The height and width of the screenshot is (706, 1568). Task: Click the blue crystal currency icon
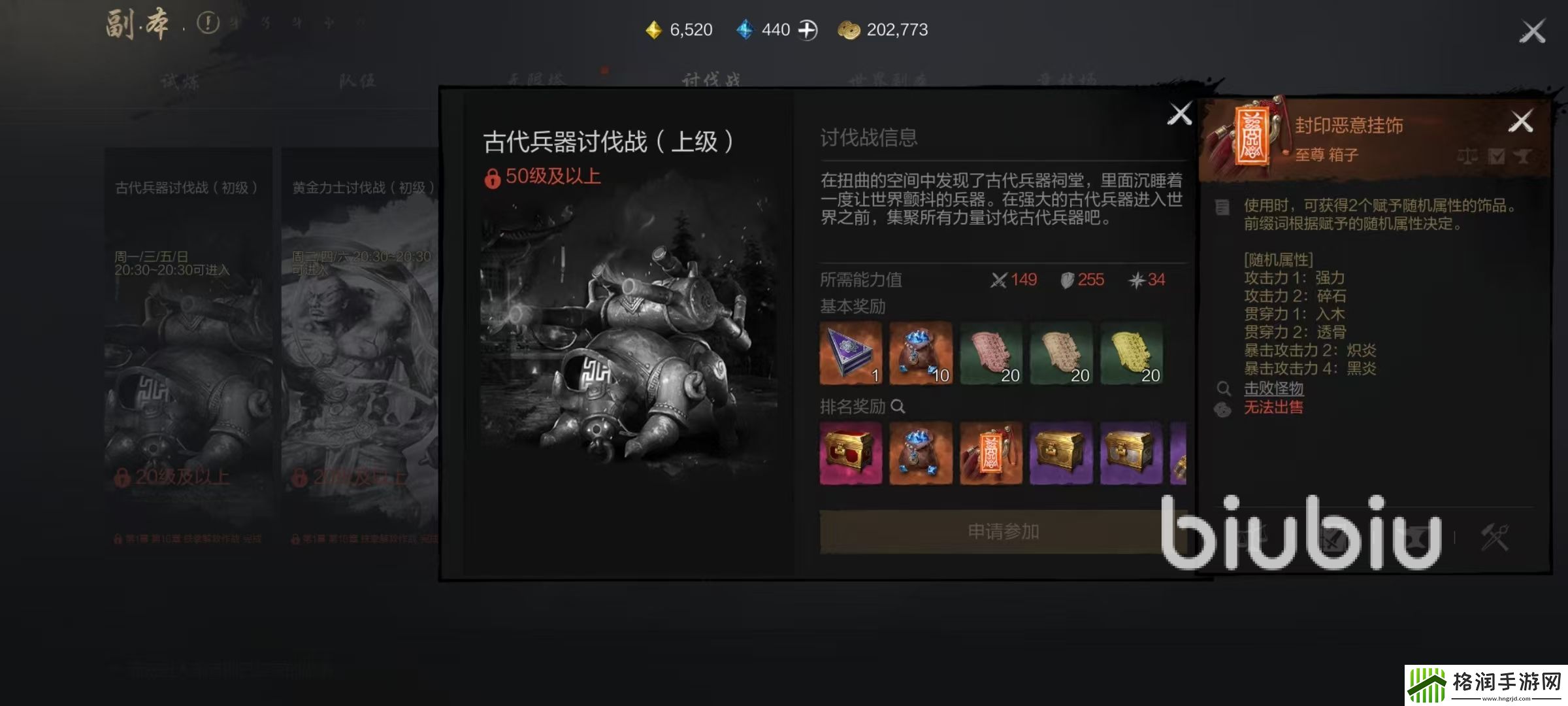(x=744, y=29)
